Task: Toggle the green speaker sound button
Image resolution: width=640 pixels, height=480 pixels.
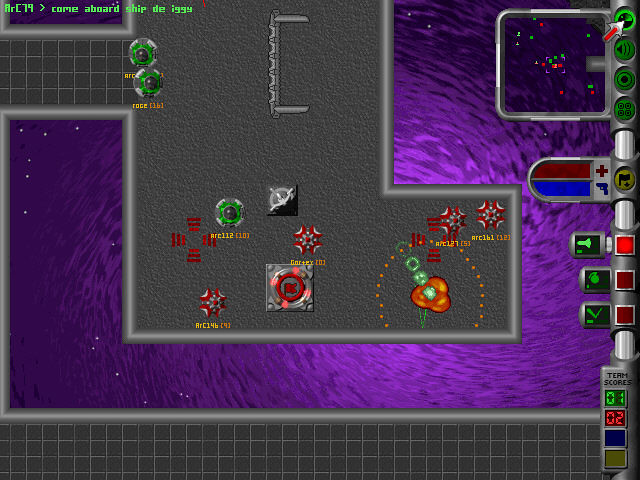Action: pyautogui.click(x=625, y=50)
